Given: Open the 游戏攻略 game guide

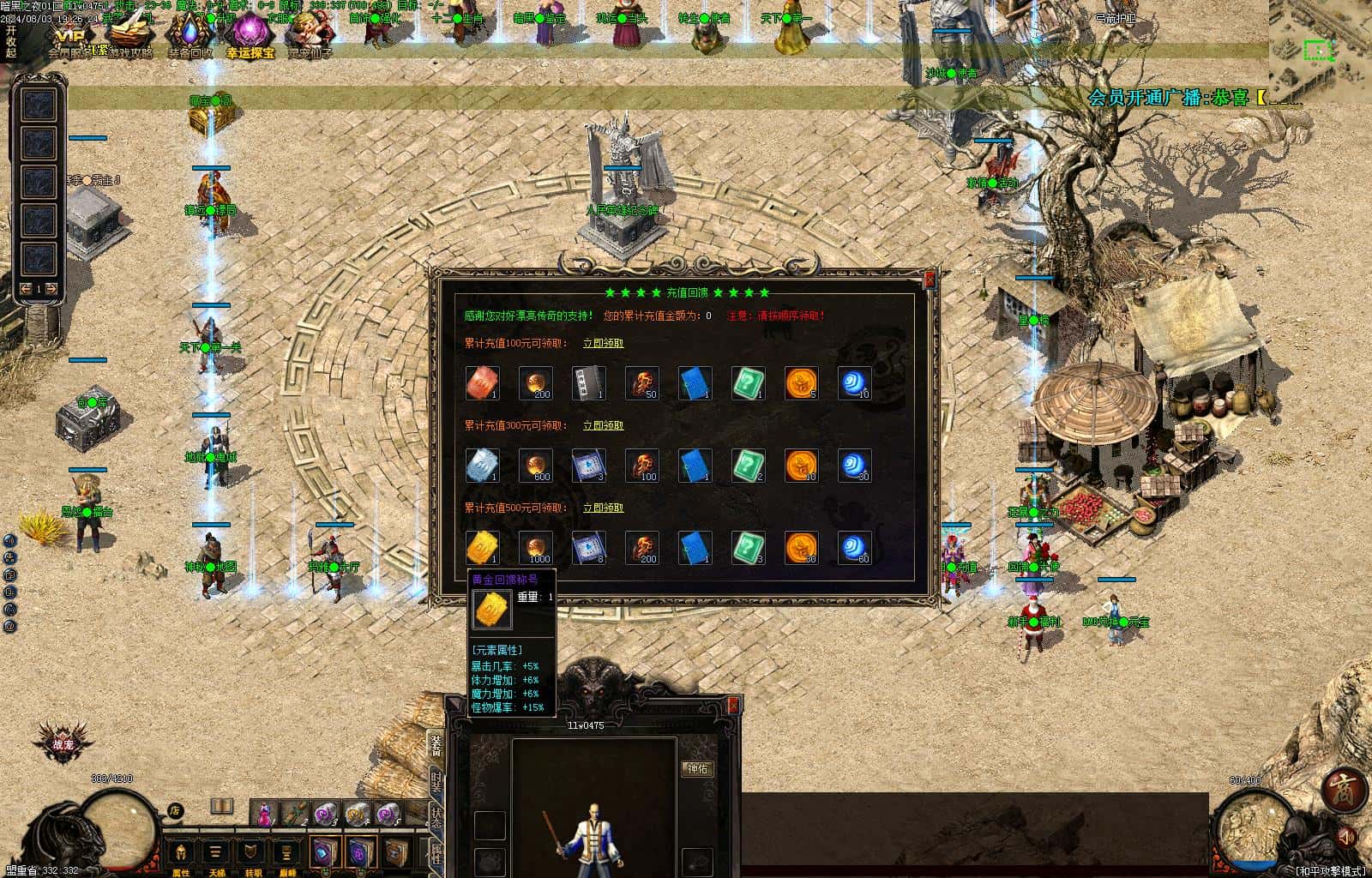Looking at the screenshot, I should tap(130, 34).
